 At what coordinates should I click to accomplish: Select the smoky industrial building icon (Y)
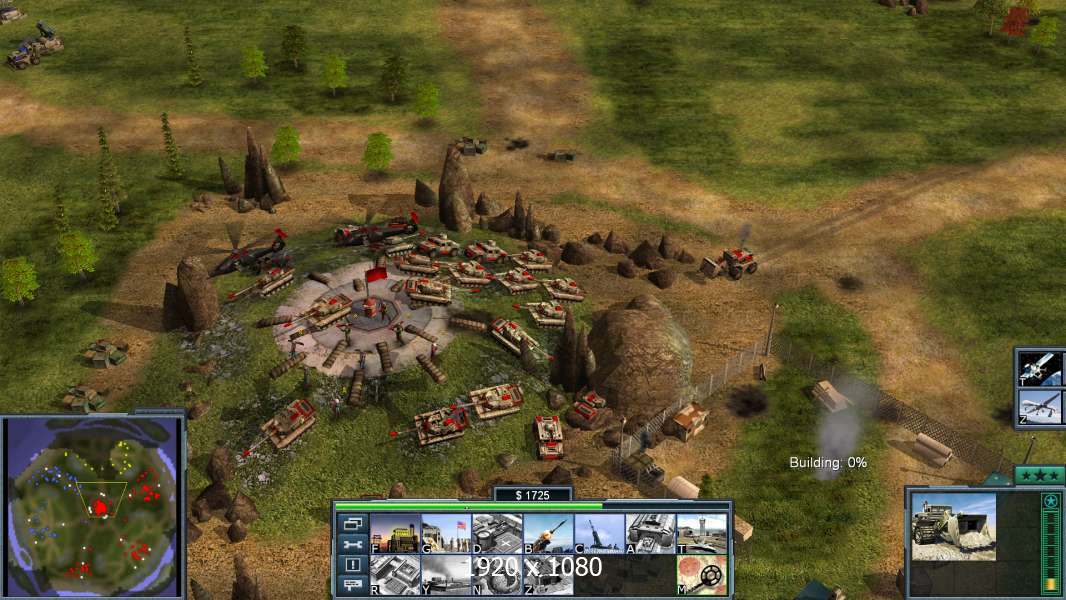[446, 575]
